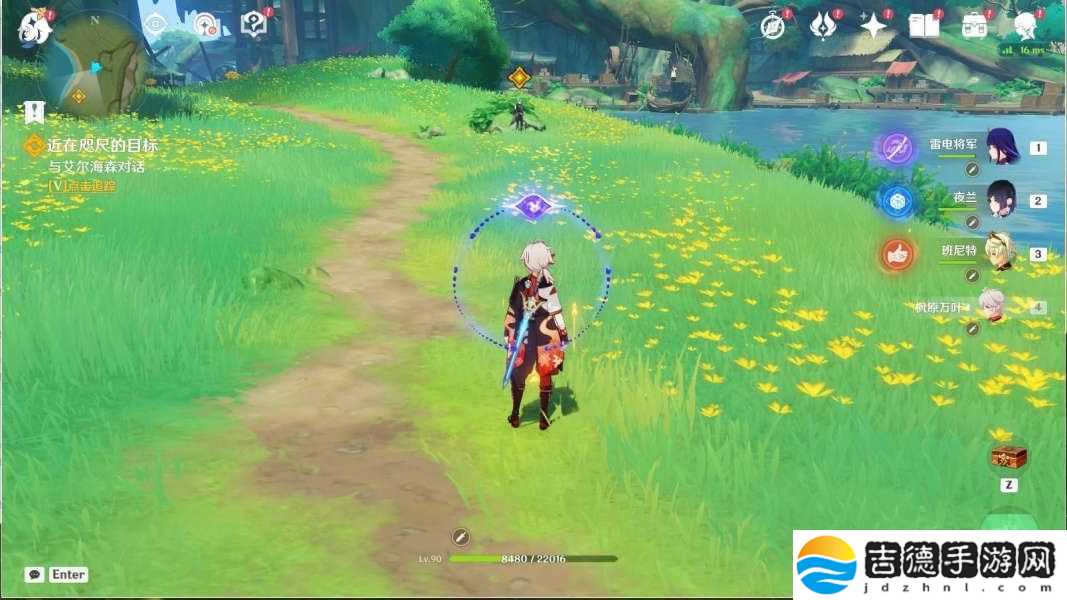Open the Paimon menu icon
The image size is (1067, 600).
tap(34, 28)
